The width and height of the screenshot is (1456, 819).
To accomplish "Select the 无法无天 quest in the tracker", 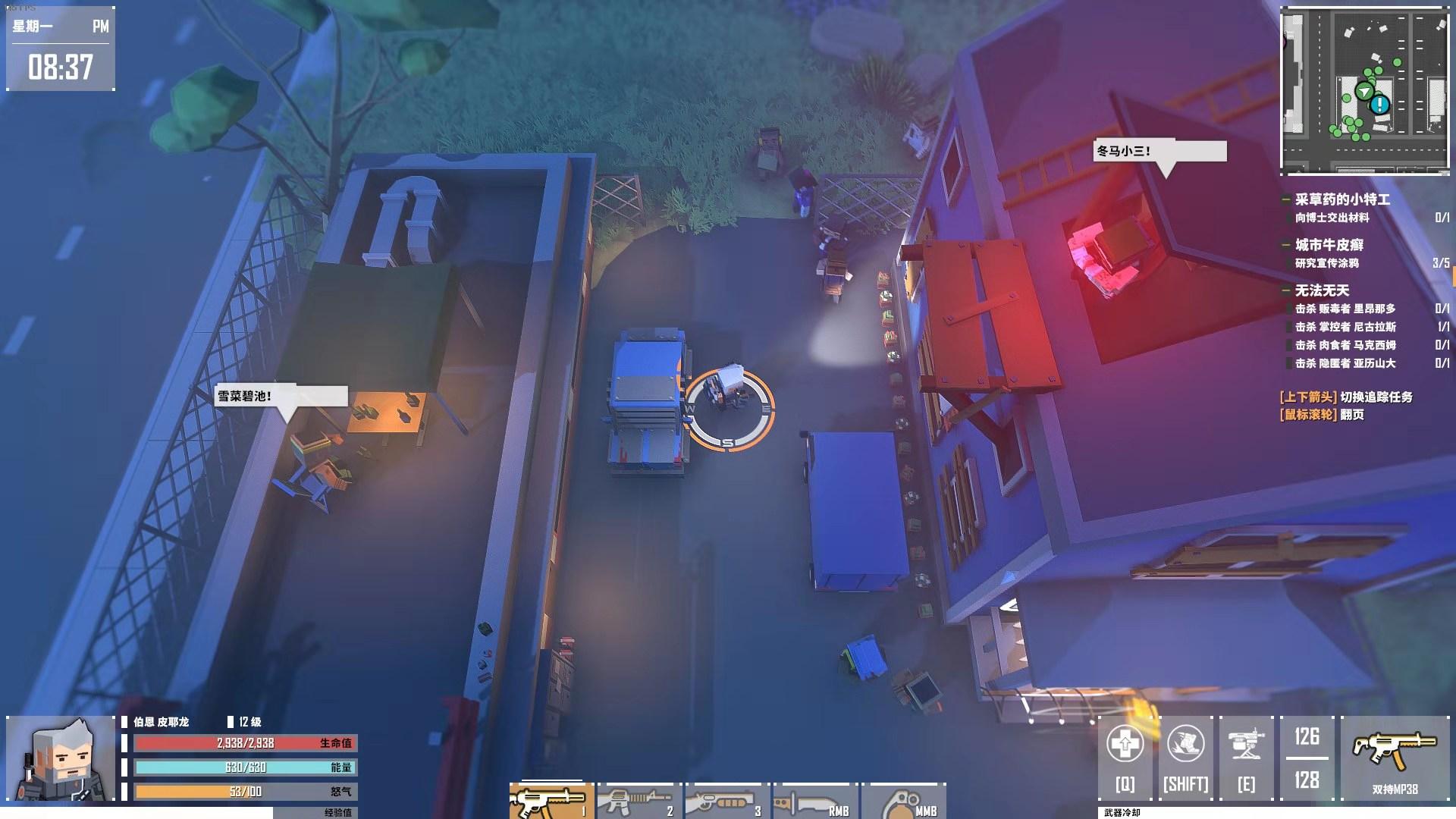I will 1322,290.
